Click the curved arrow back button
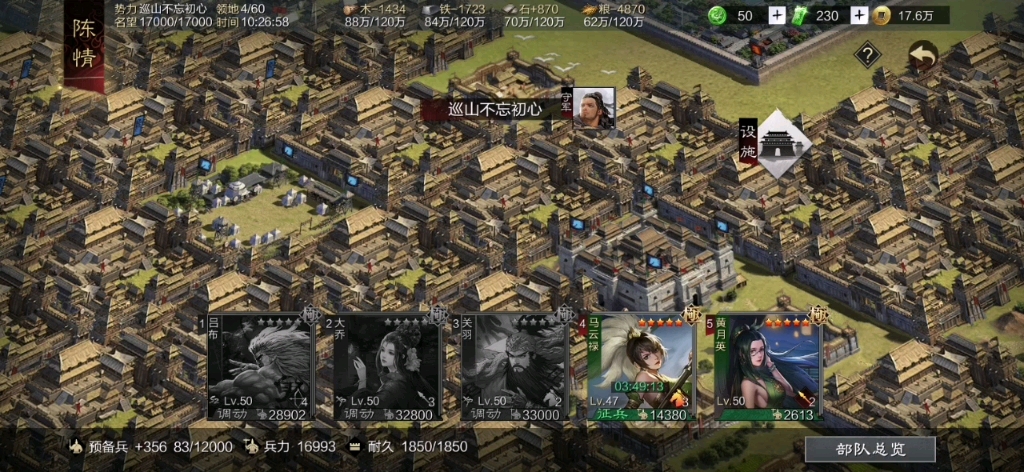Viewport: 1024px width, 472px height. coord(922,56)
